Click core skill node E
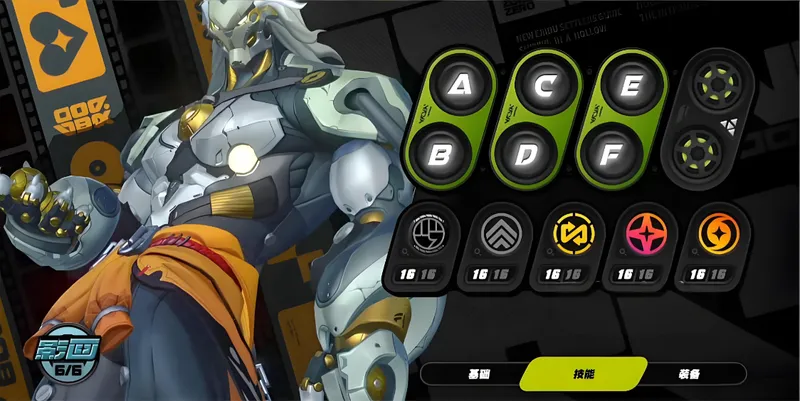 tap(631, 85)
